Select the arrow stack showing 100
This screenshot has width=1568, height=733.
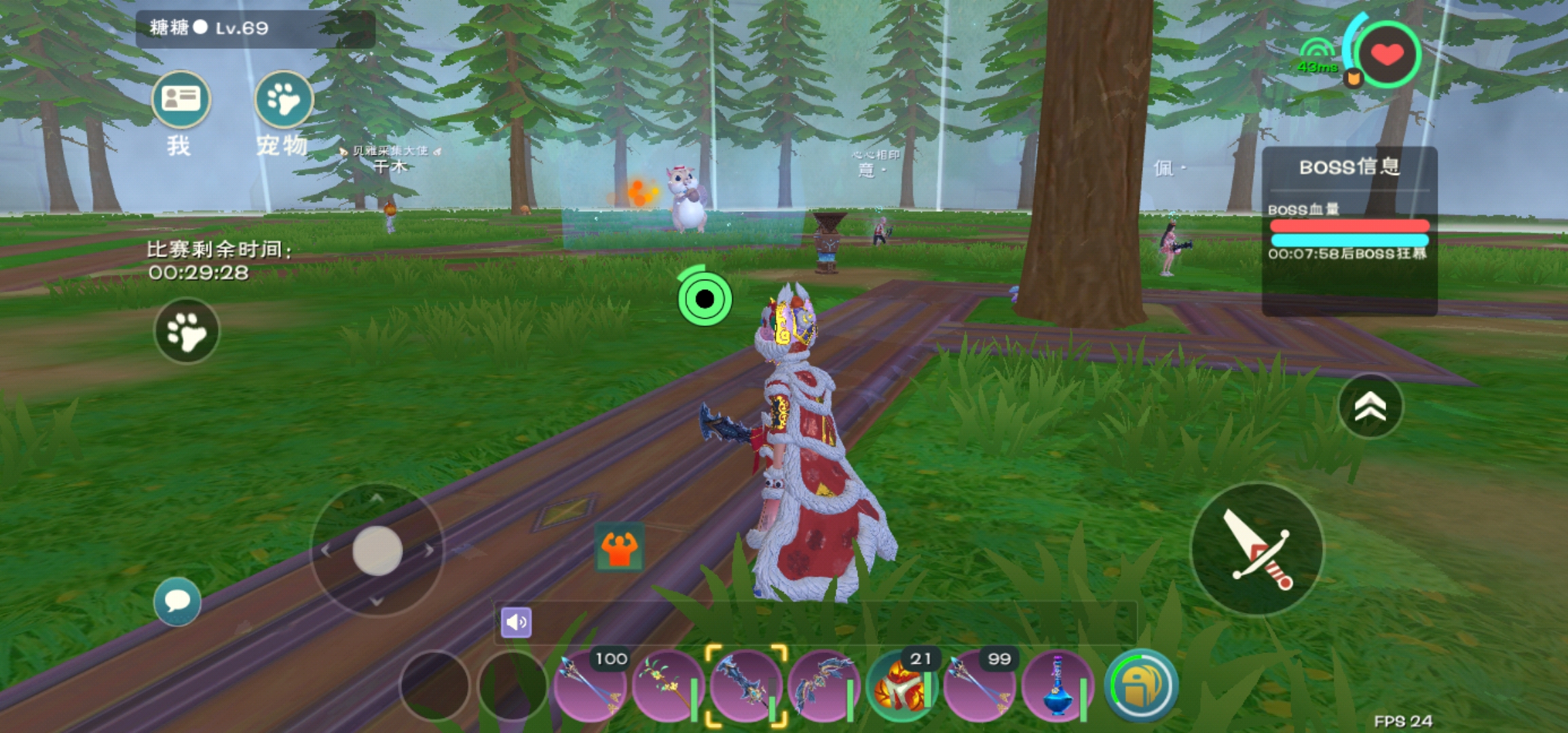pyautogui.click(x=589, y=685)
